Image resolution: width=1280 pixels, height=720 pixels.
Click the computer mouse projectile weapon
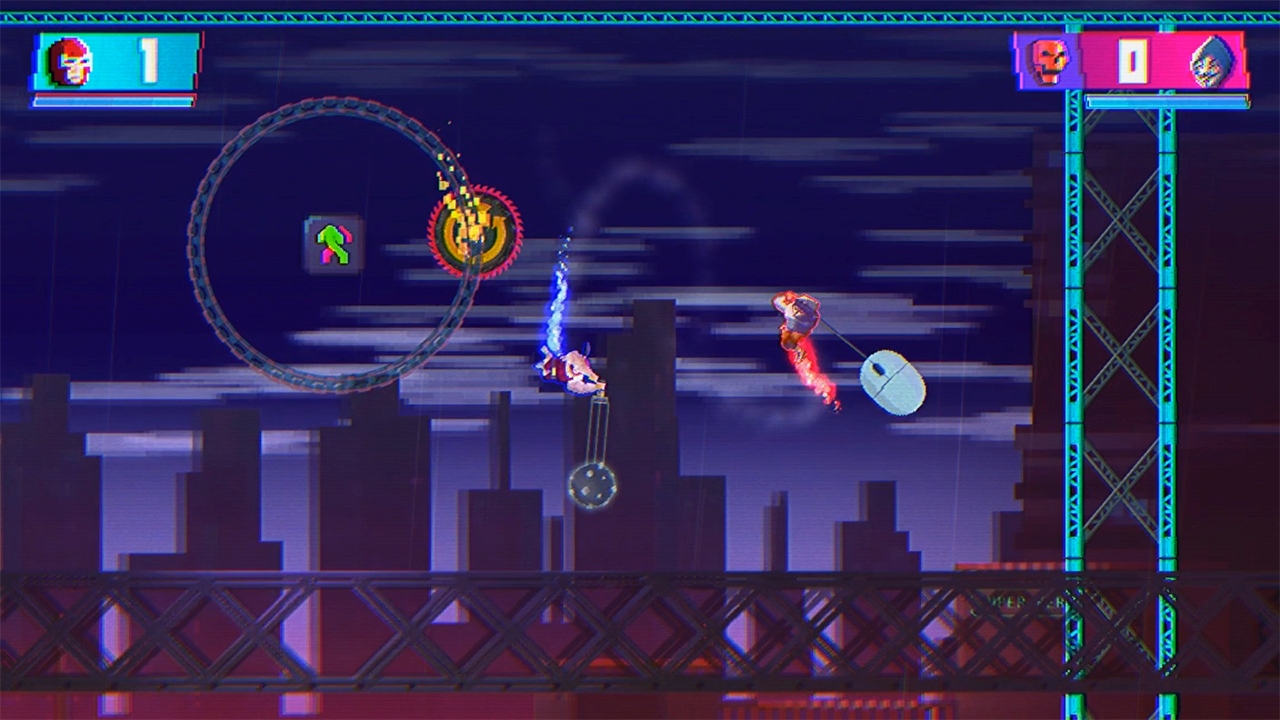coord(890,380)
